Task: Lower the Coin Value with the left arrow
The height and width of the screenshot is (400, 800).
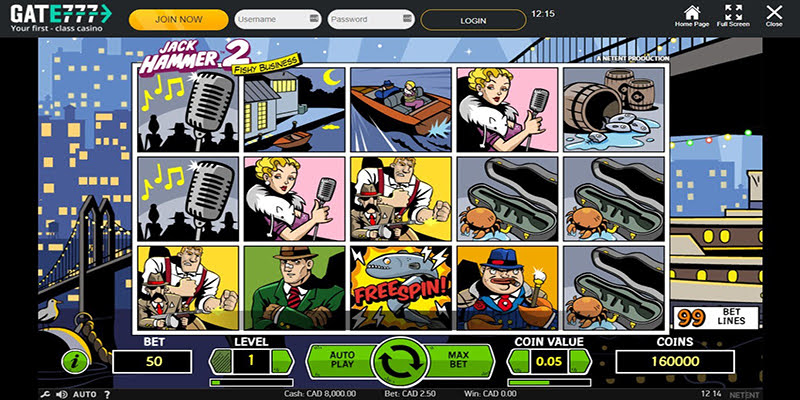Action: pyautogui.click(x=517, y=360)
